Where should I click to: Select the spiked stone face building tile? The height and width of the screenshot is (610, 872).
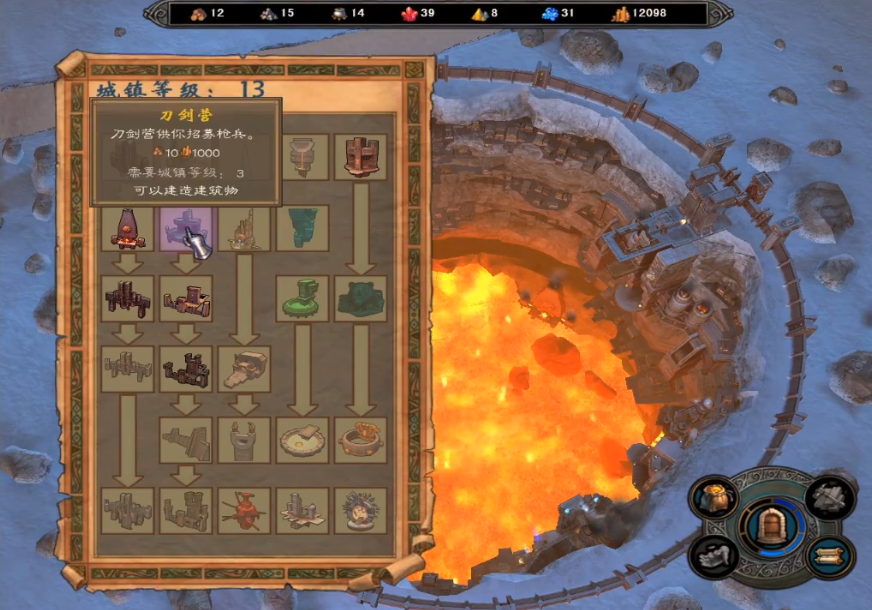(x=360, y=509)
